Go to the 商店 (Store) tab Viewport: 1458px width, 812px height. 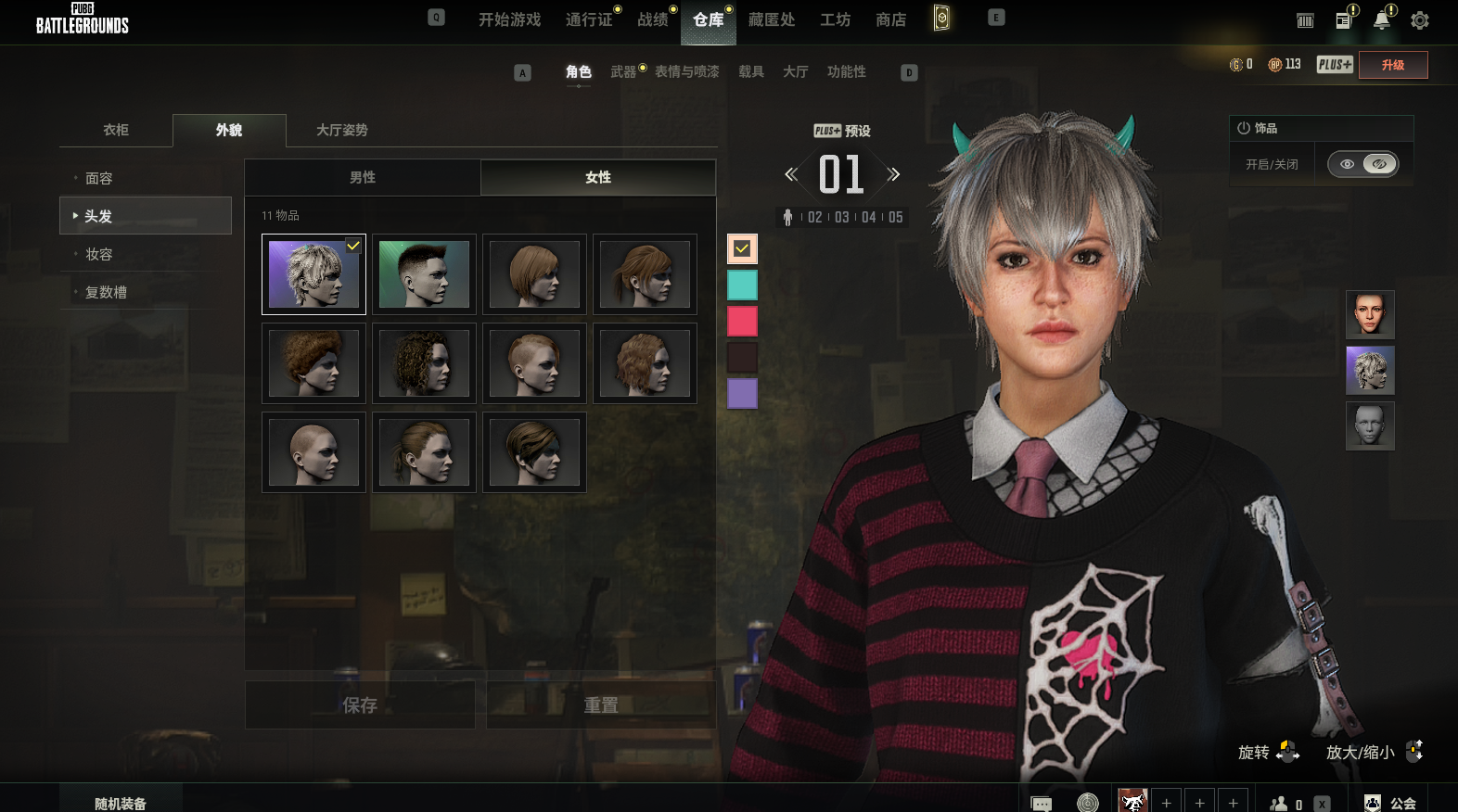pyautogui.click(x=890, y=19)
